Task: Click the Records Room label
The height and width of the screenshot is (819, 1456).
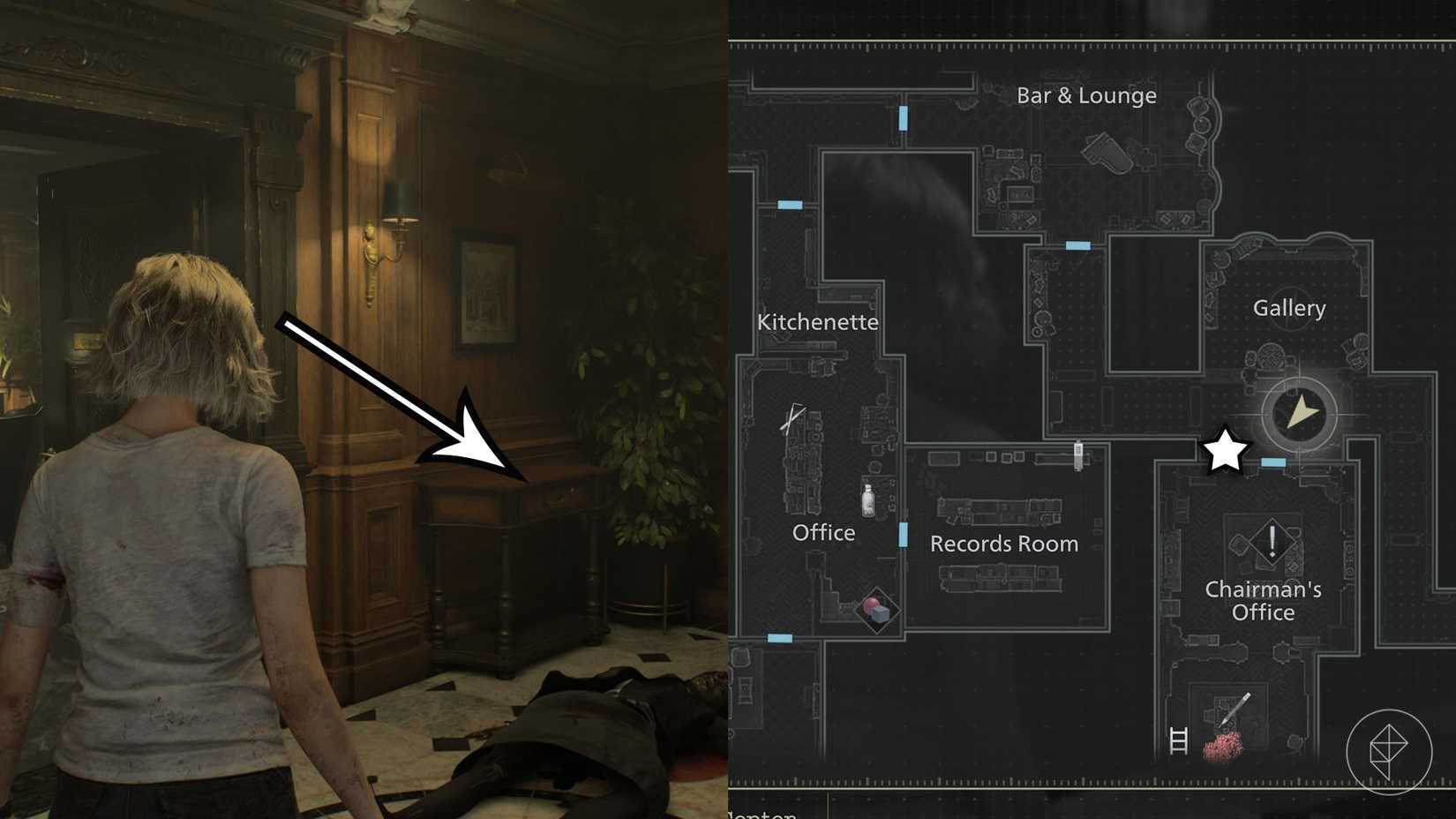Action: tap(1003, 544)
